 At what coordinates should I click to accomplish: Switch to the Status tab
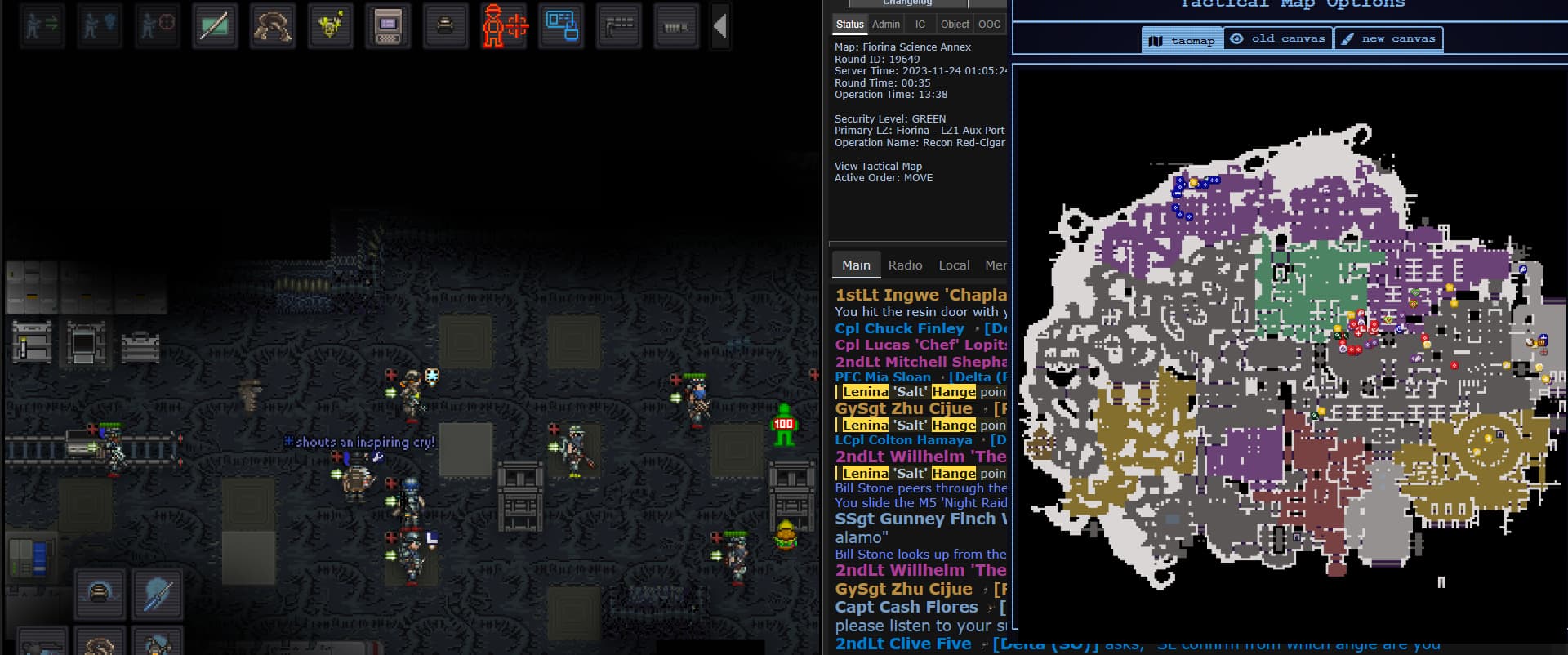point(849,25)
